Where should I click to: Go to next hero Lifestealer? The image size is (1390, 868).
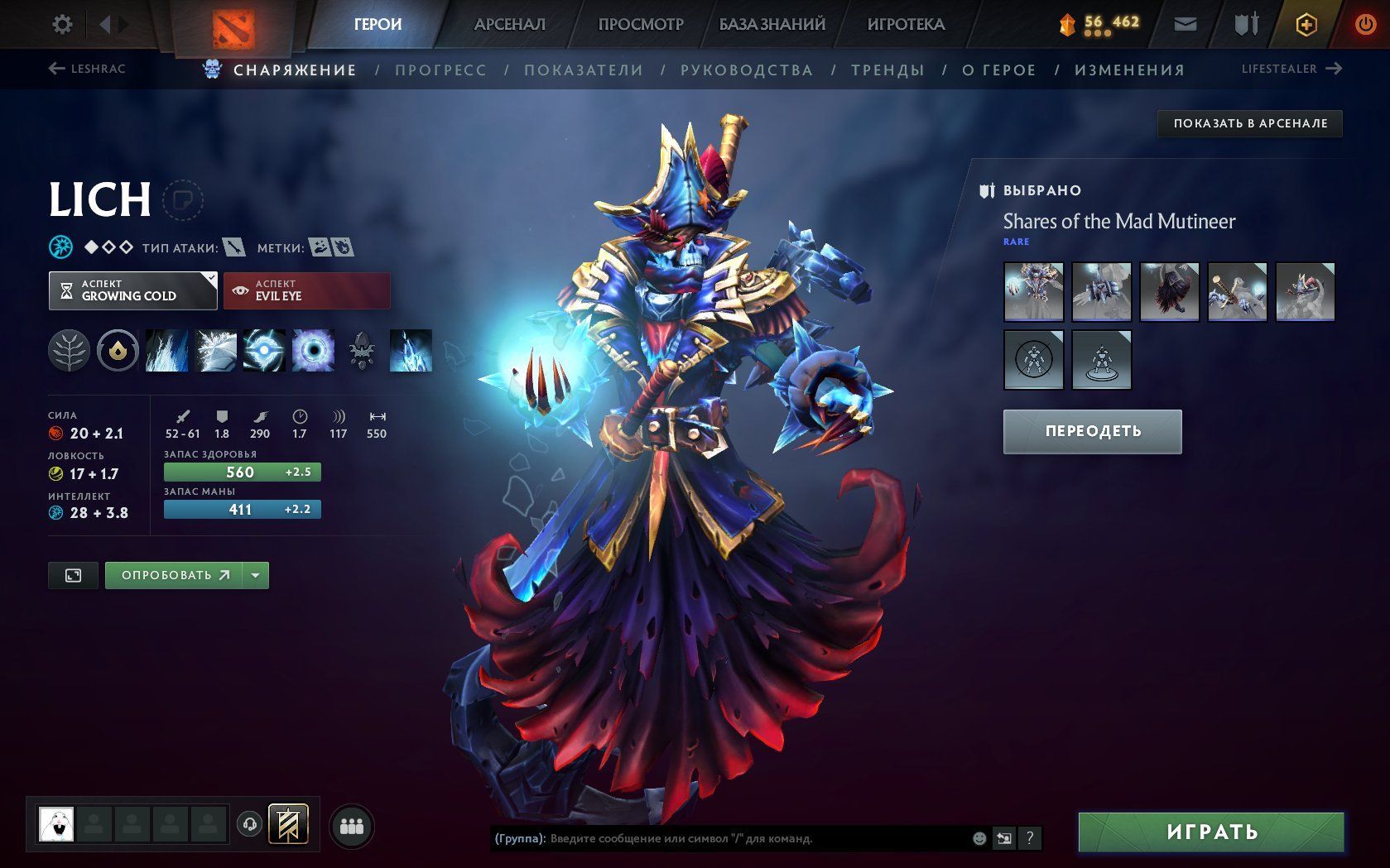pyautogui.click(x=1291, y=69)
